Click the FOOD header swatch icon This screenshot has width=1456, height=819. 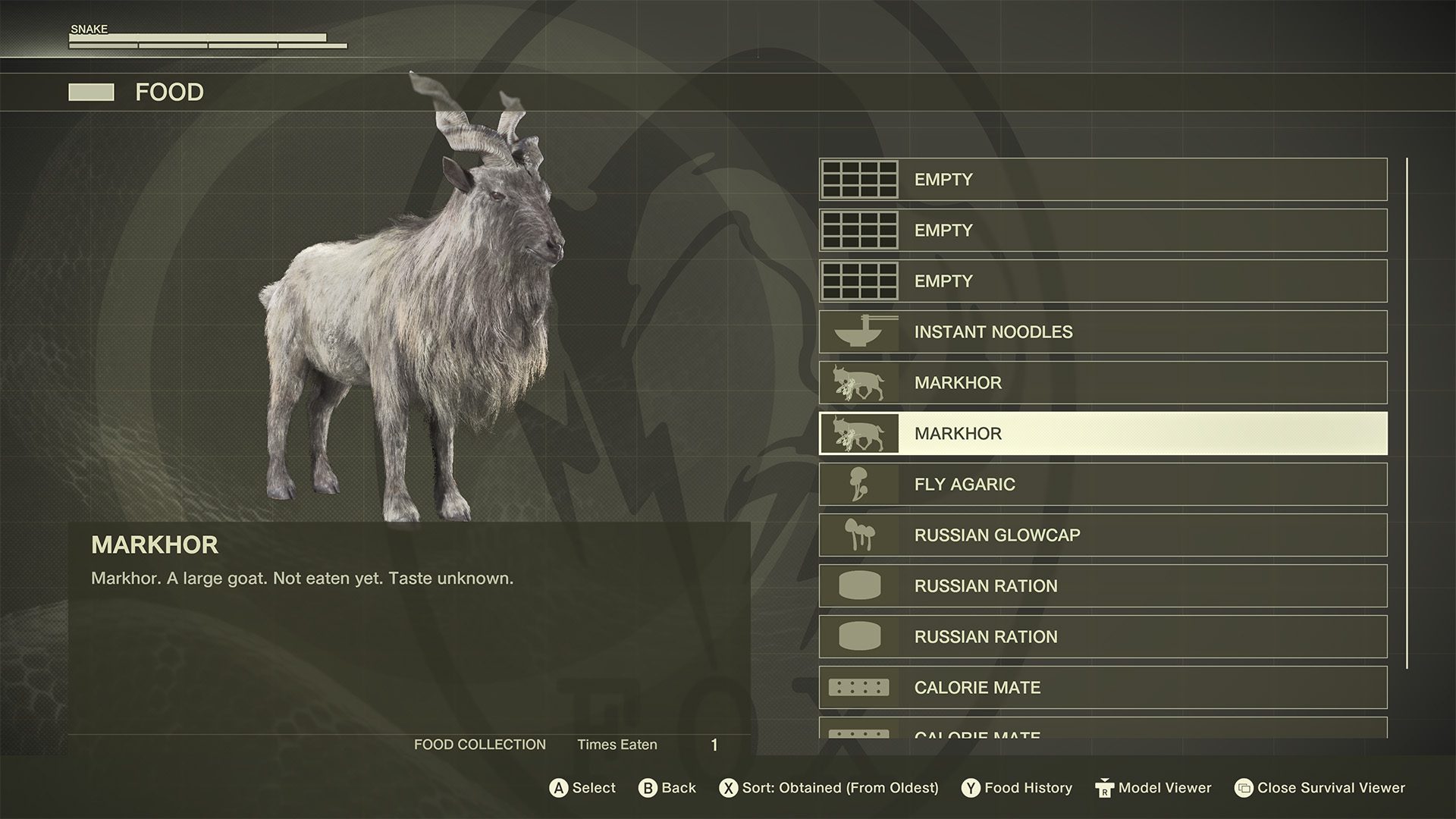[91, 93]
